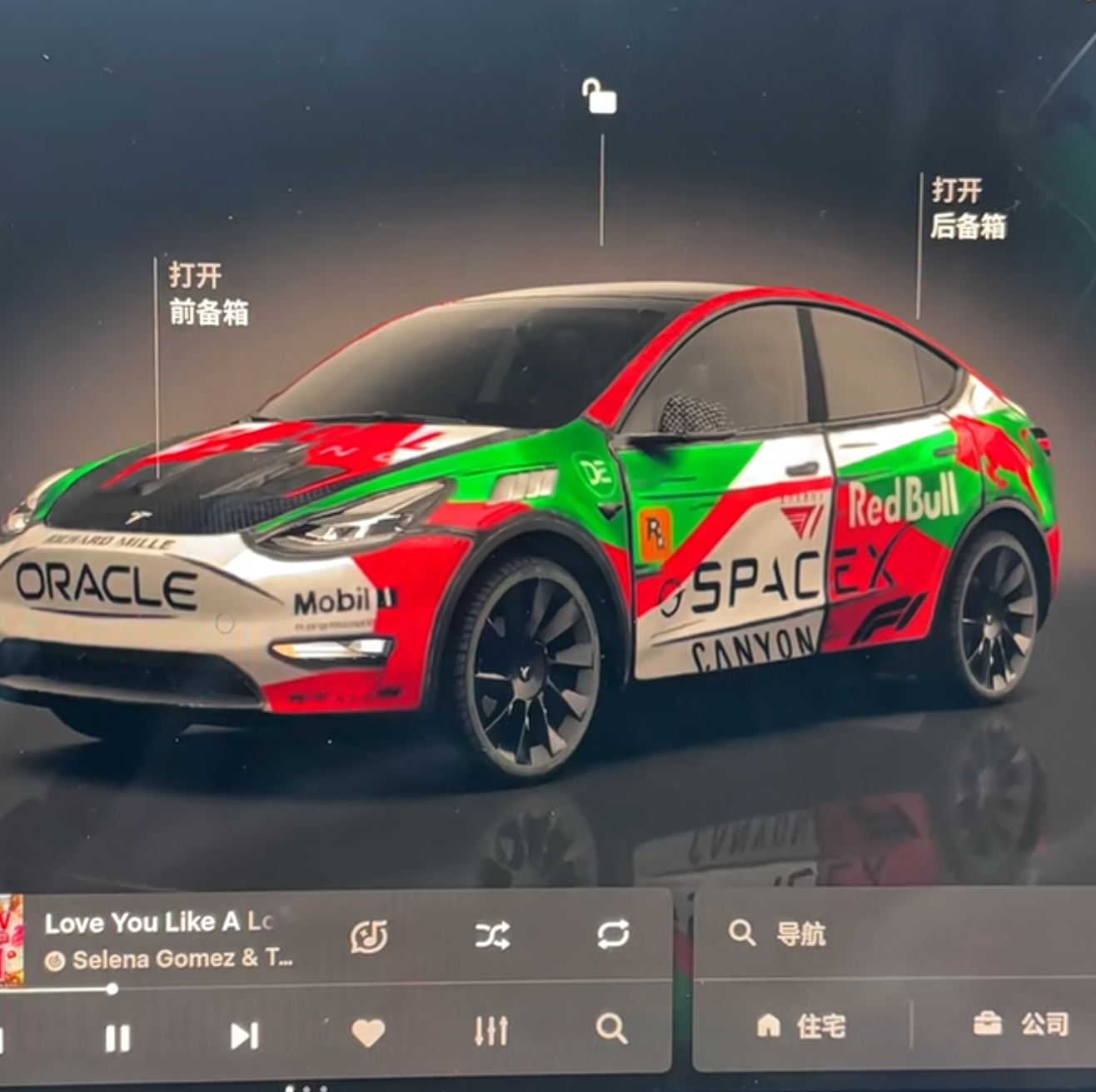1096x1092 pixels.
Task: Tap 打开后备箱 to open the trunk
Action: [x=969, y=208]
